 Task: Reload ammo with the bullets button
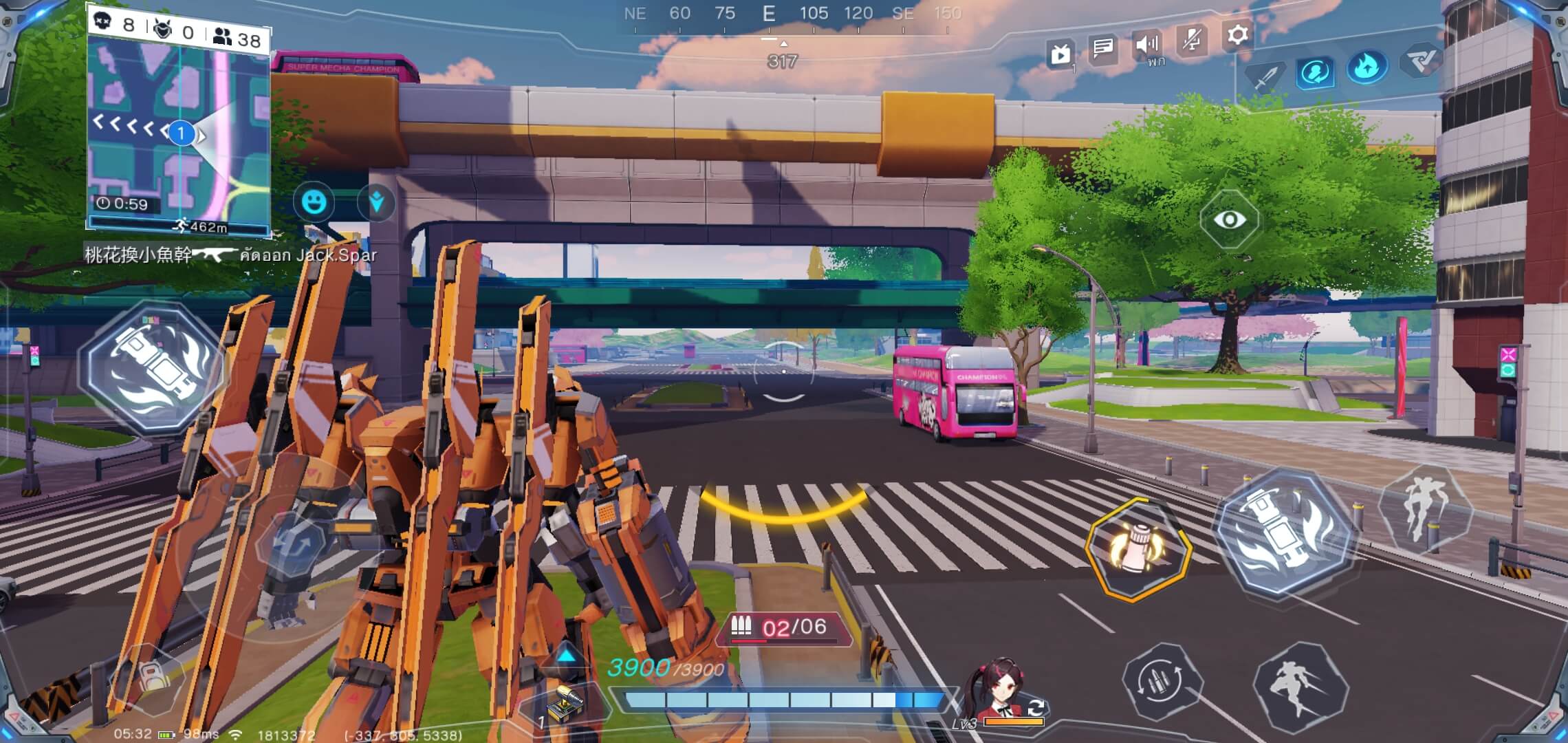1162,680
